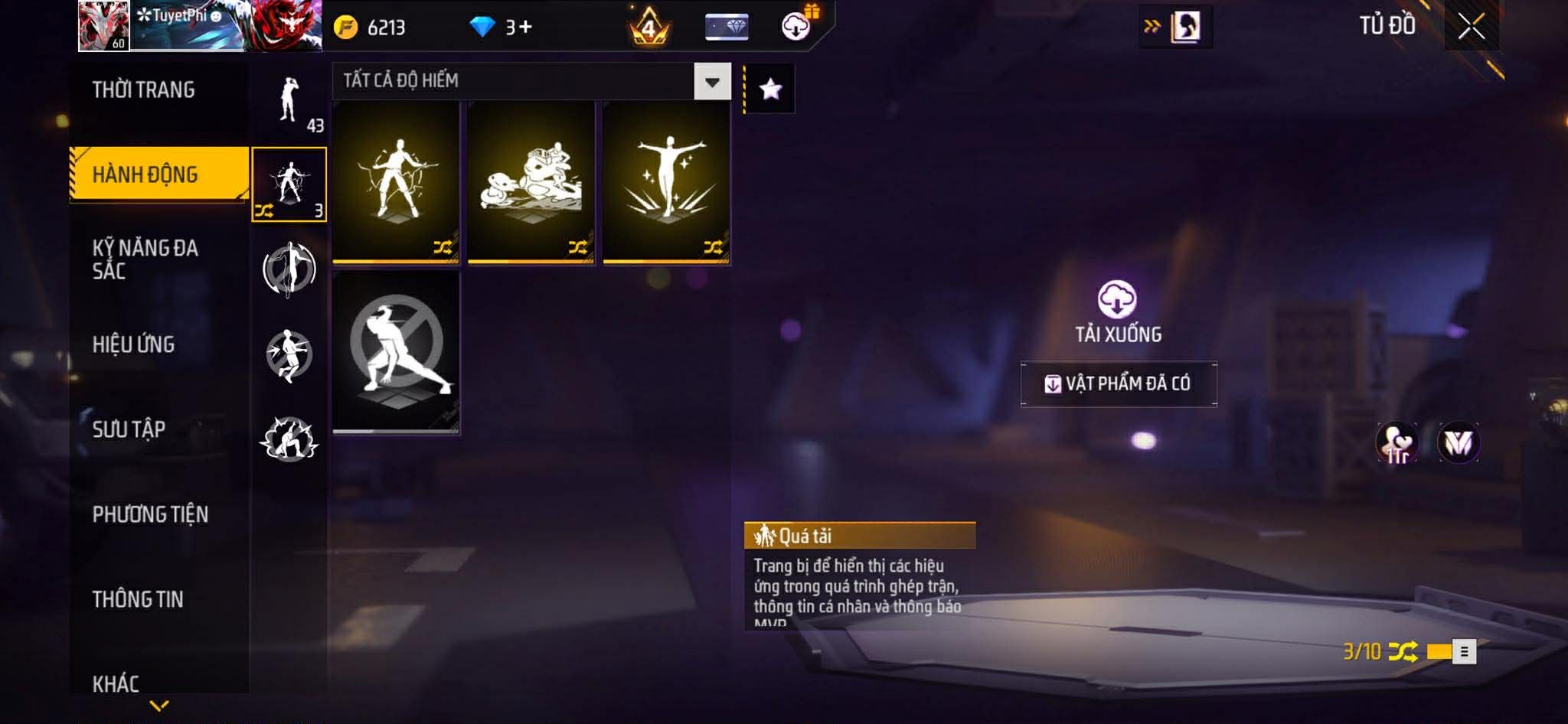This screenshot has width=1568, height=724.
Task: Open the Hiệu Ứng category
Action: (x=134, y=344)
